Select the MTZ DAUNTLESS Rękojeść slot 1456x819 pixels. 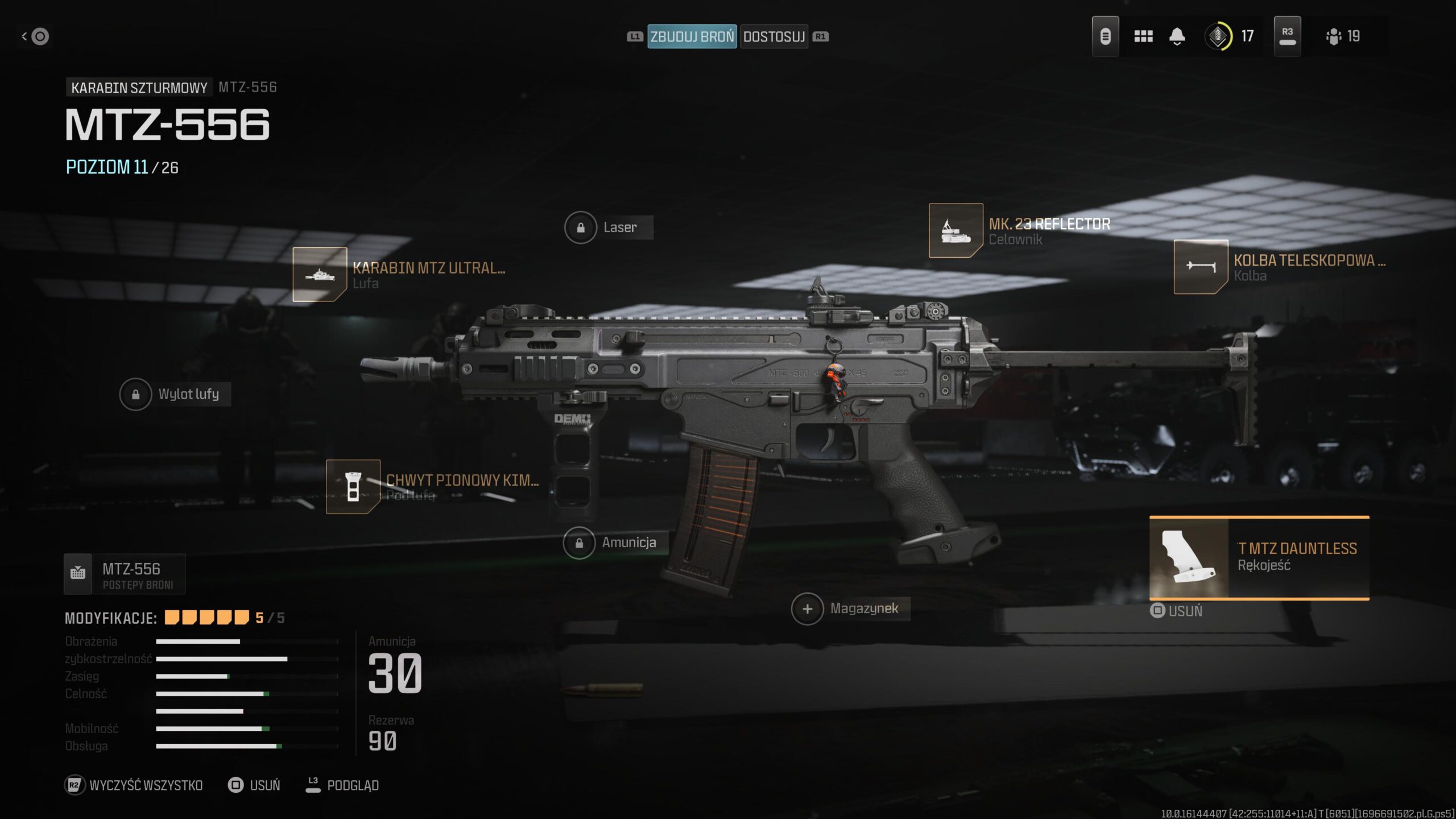click(x=1259, y=557)
